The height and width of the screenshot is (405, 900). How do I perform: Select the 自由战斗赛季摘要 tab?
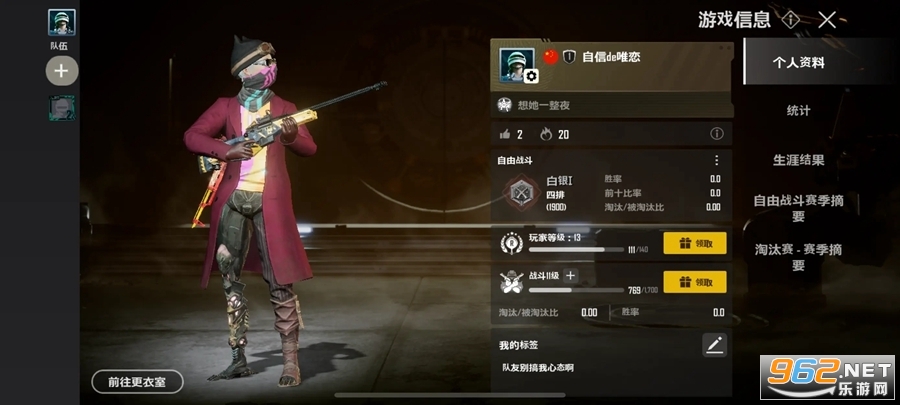coord(797,208)
